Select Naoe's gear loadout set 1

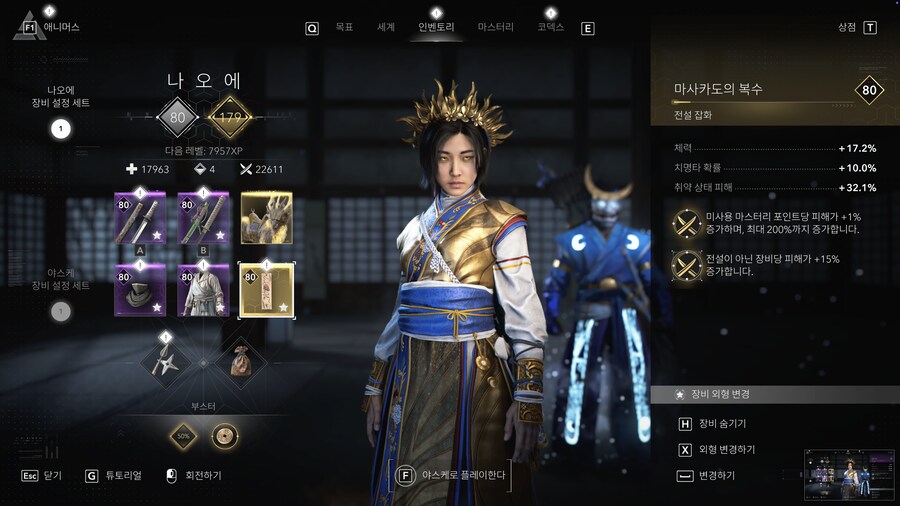60,128
